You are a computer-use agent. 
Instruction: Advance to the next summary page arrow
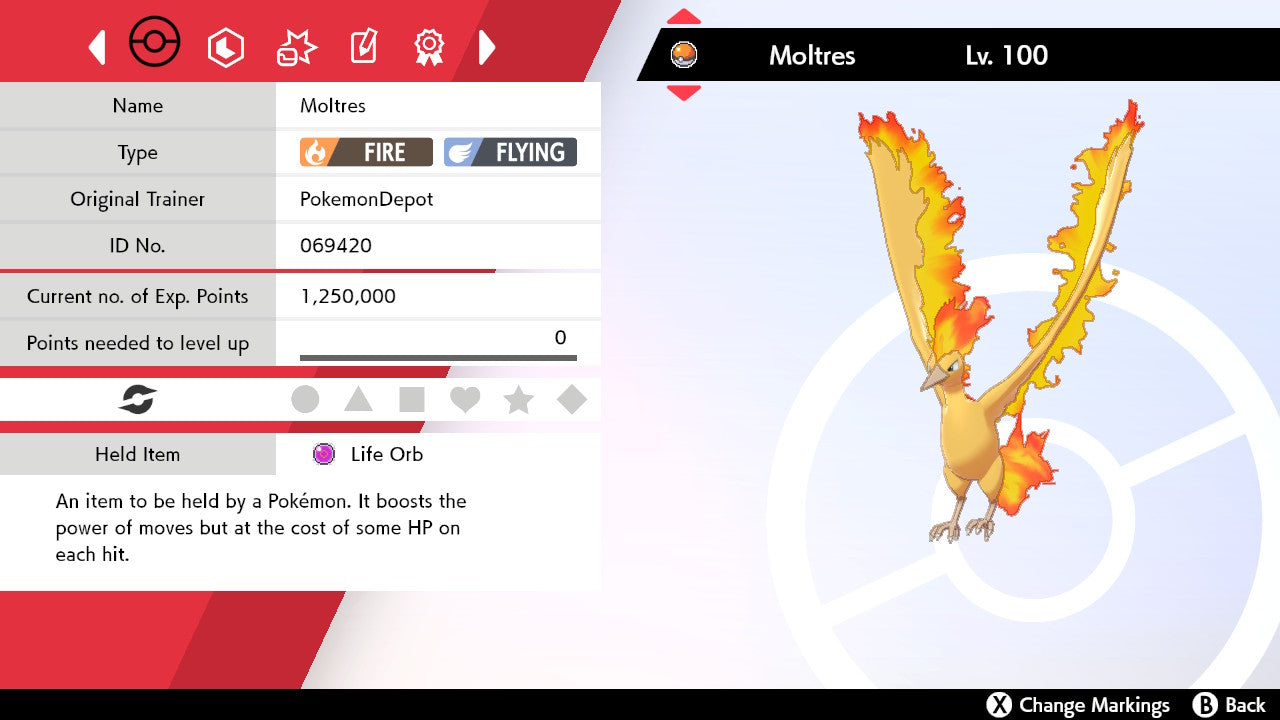click(x=487, y=47)
